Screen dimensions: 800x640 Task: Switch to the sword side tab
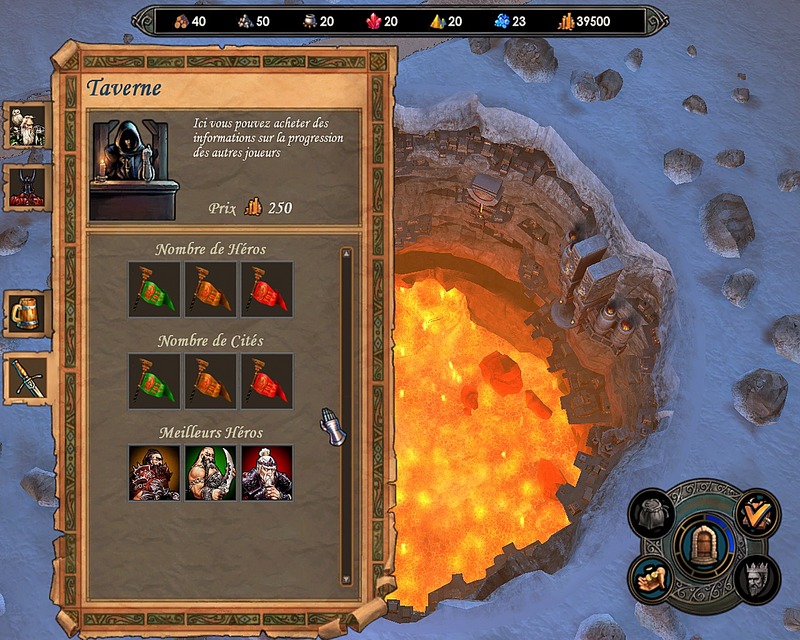coord(25,377)
